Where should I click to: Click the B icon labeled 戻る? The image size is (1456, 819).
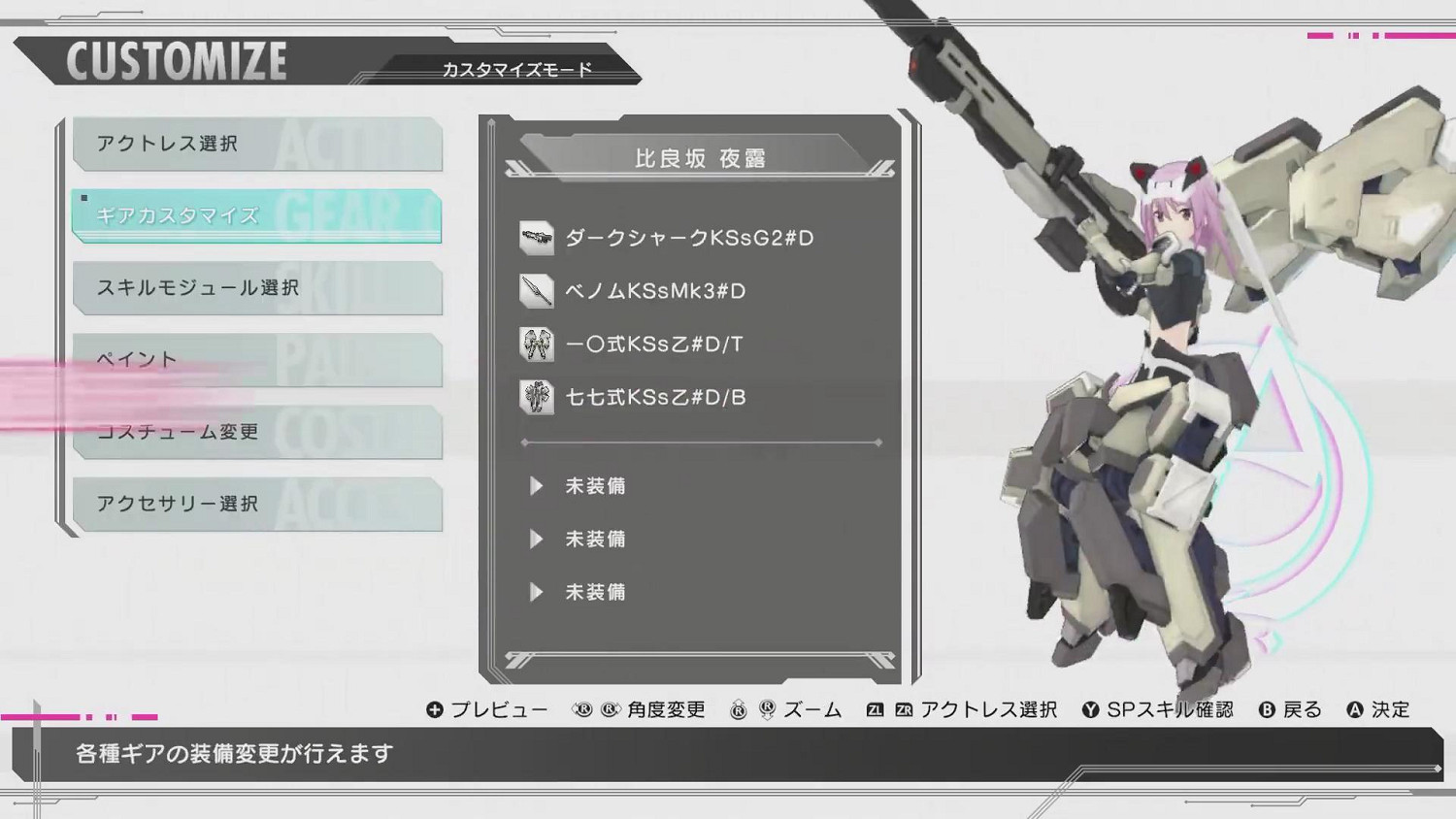click(1269, 709)
